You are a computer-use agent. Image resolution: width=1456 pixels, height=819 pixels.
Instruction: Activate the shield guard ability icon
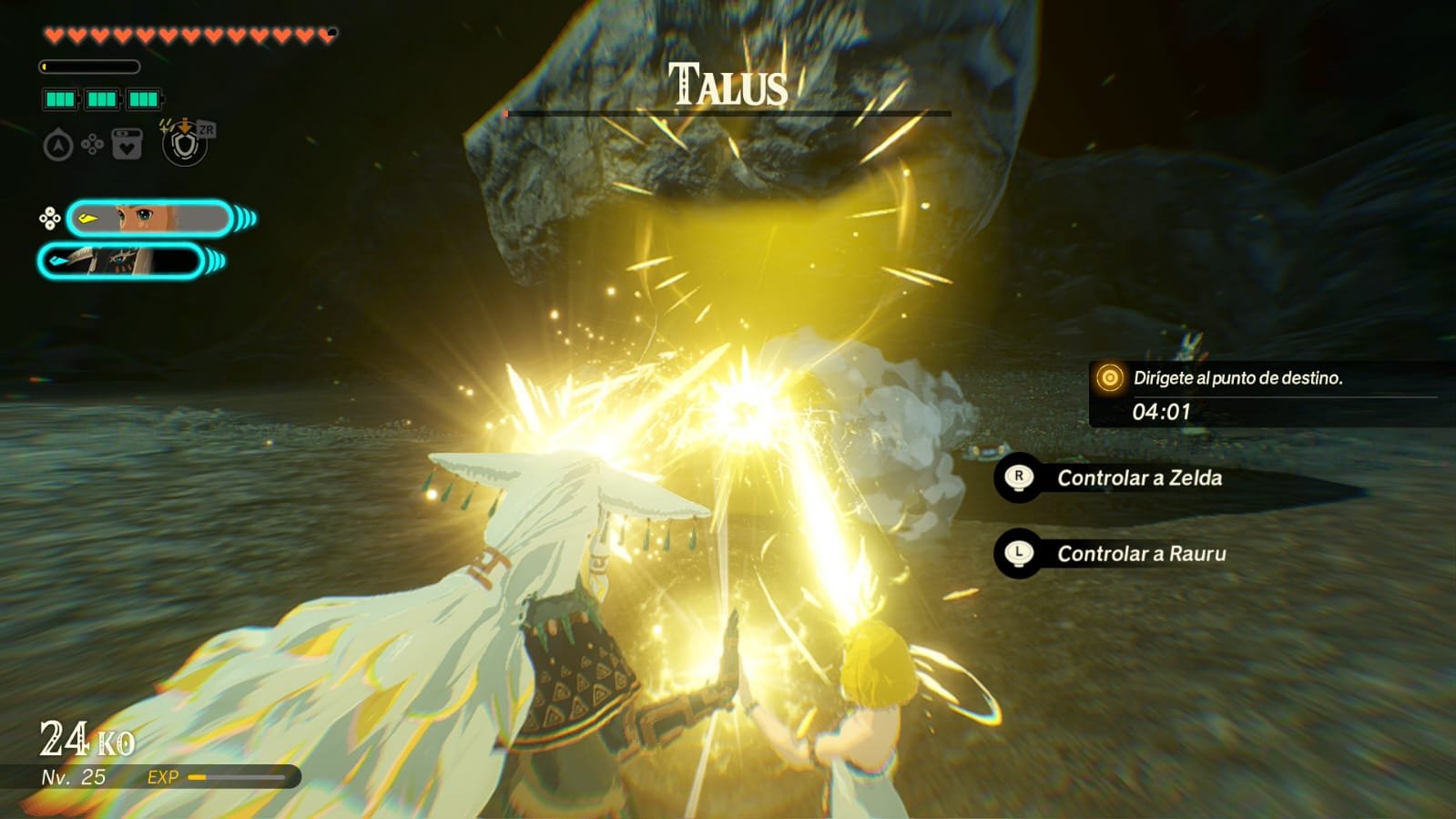click(185, 144)
